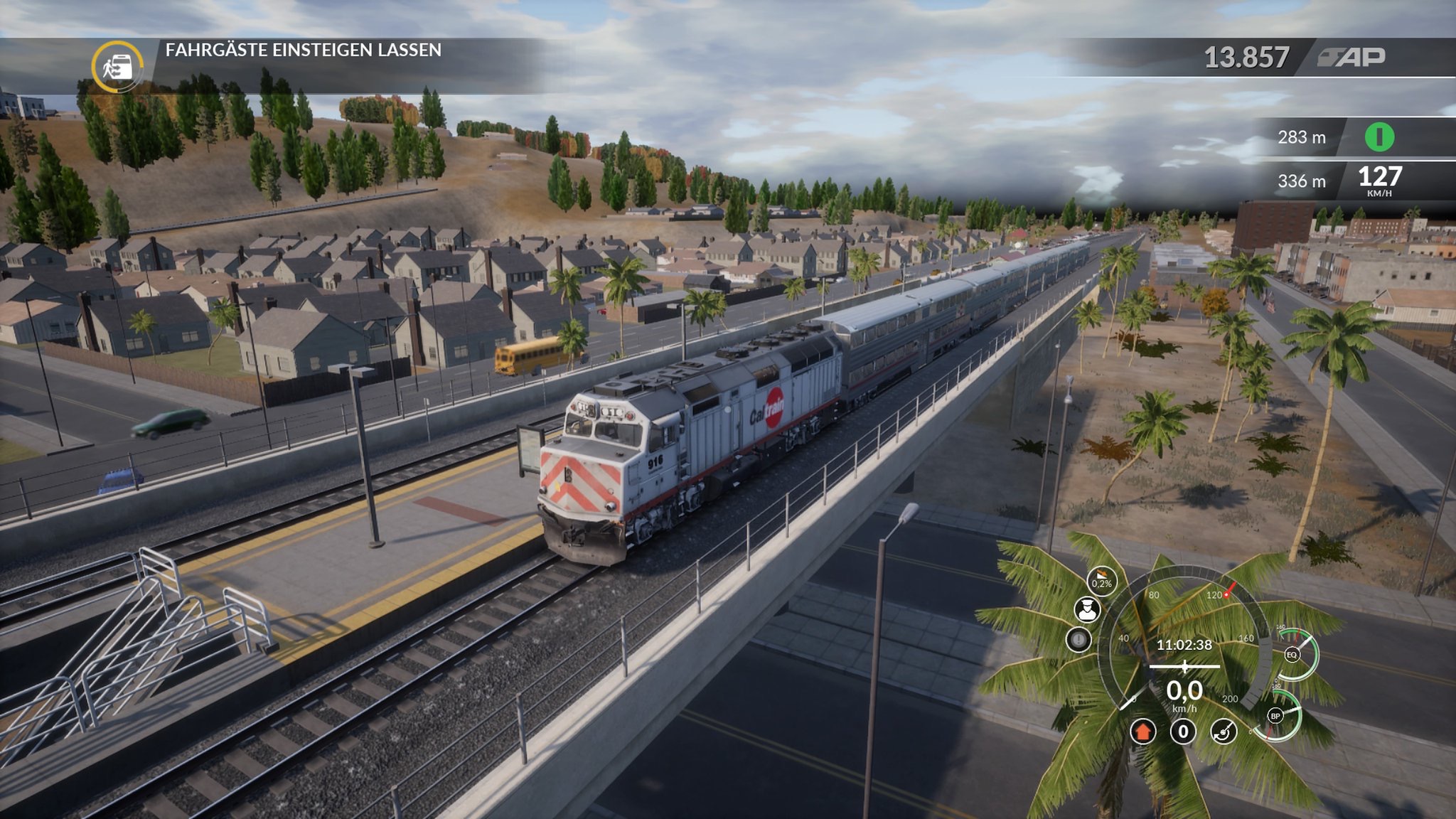Select the rotating brake handle icon
Screen dimensions: 1456x819
click(x=1224, y=731)
